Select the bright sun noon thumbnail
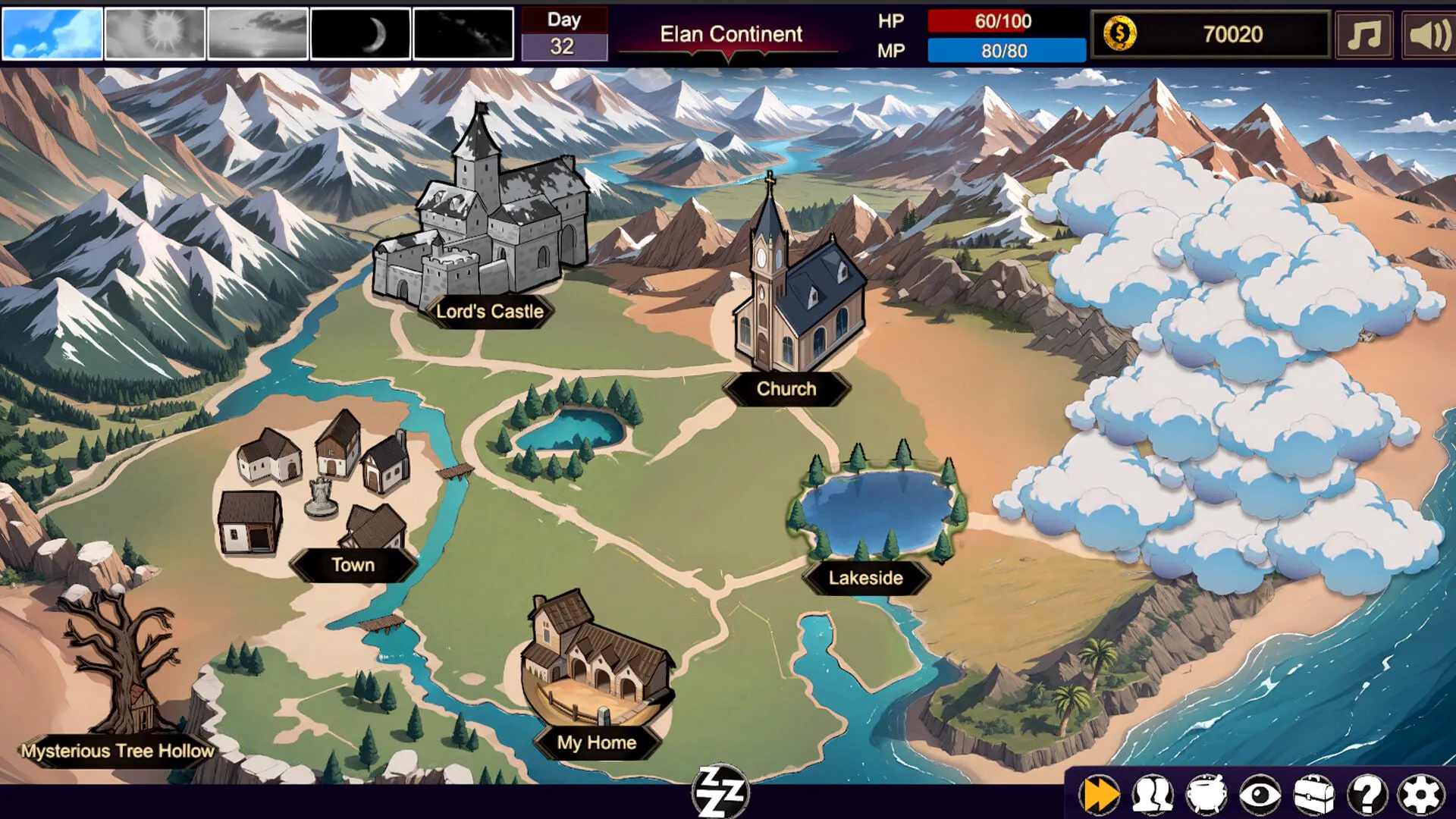 point(155,33)
